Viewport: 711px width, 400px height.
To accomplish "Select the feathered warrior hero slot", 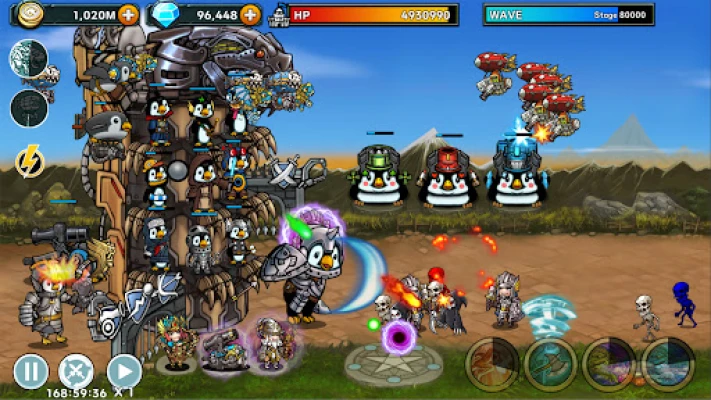I will [x=178, y=345].
